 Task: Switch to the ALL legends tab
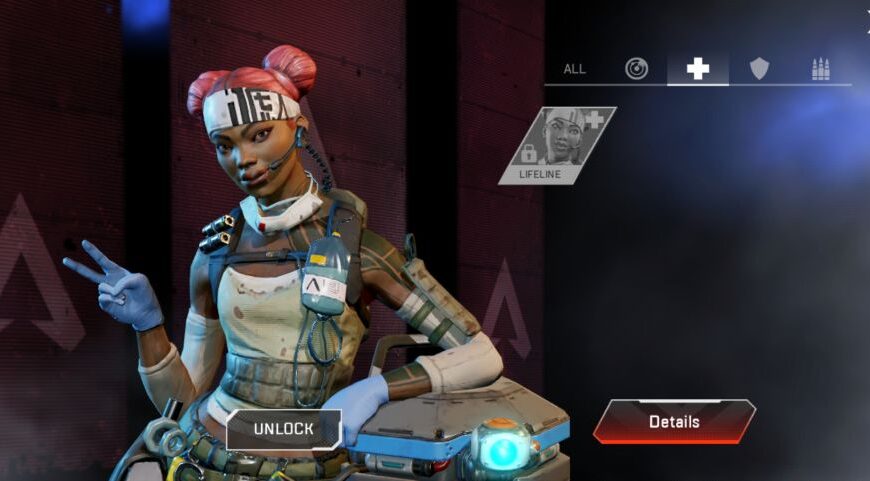pos(575,69)
